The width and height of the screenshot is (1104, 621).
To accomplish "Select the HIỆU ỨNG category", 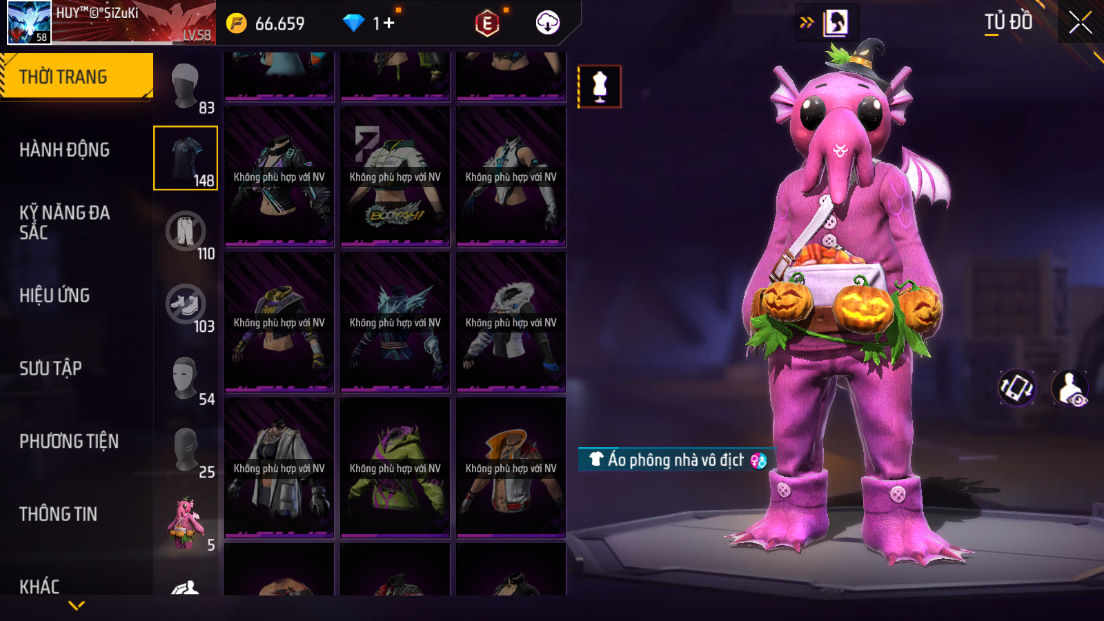I will point(55,295).
